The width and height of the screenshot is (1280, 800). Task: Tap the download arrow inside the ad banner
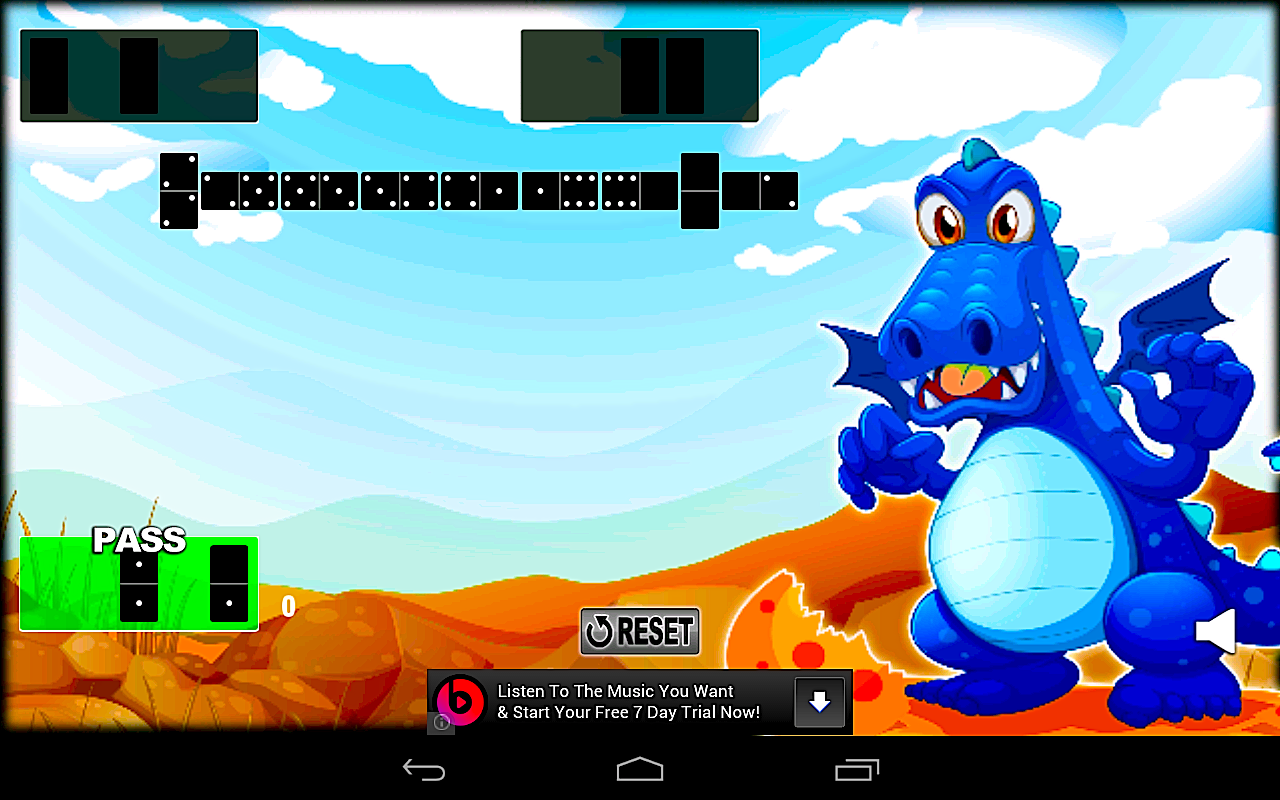coord(819,702)
